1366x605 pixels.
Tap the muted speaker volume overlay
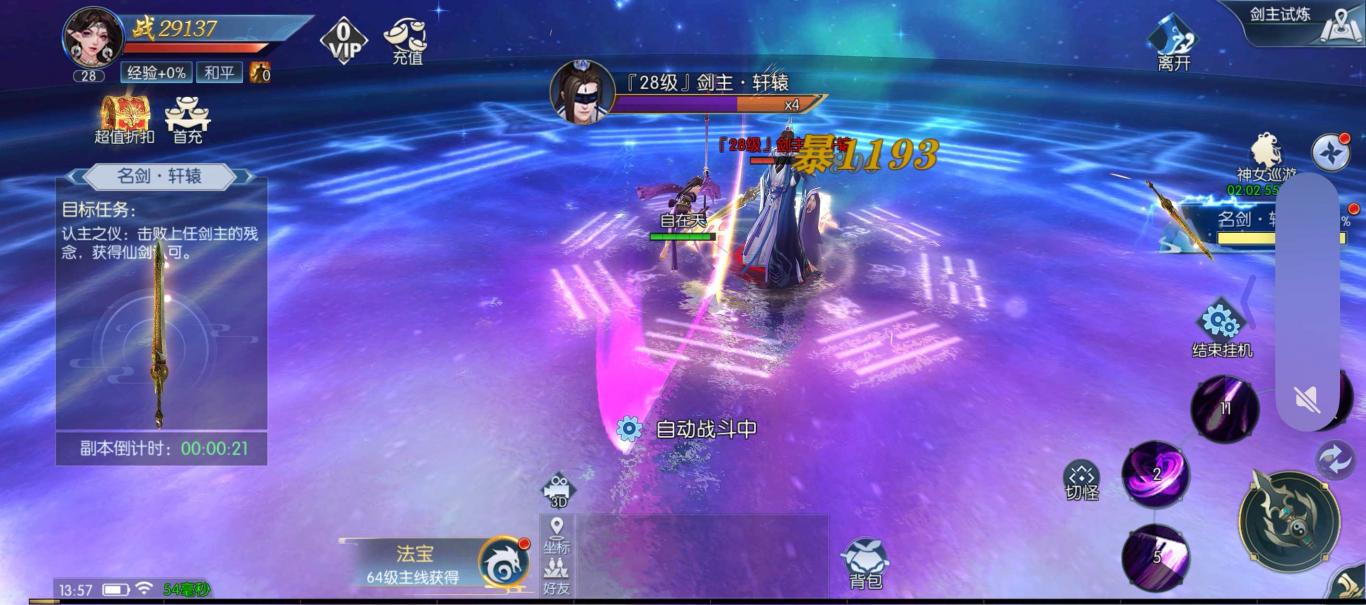[x=1307, y=400]
